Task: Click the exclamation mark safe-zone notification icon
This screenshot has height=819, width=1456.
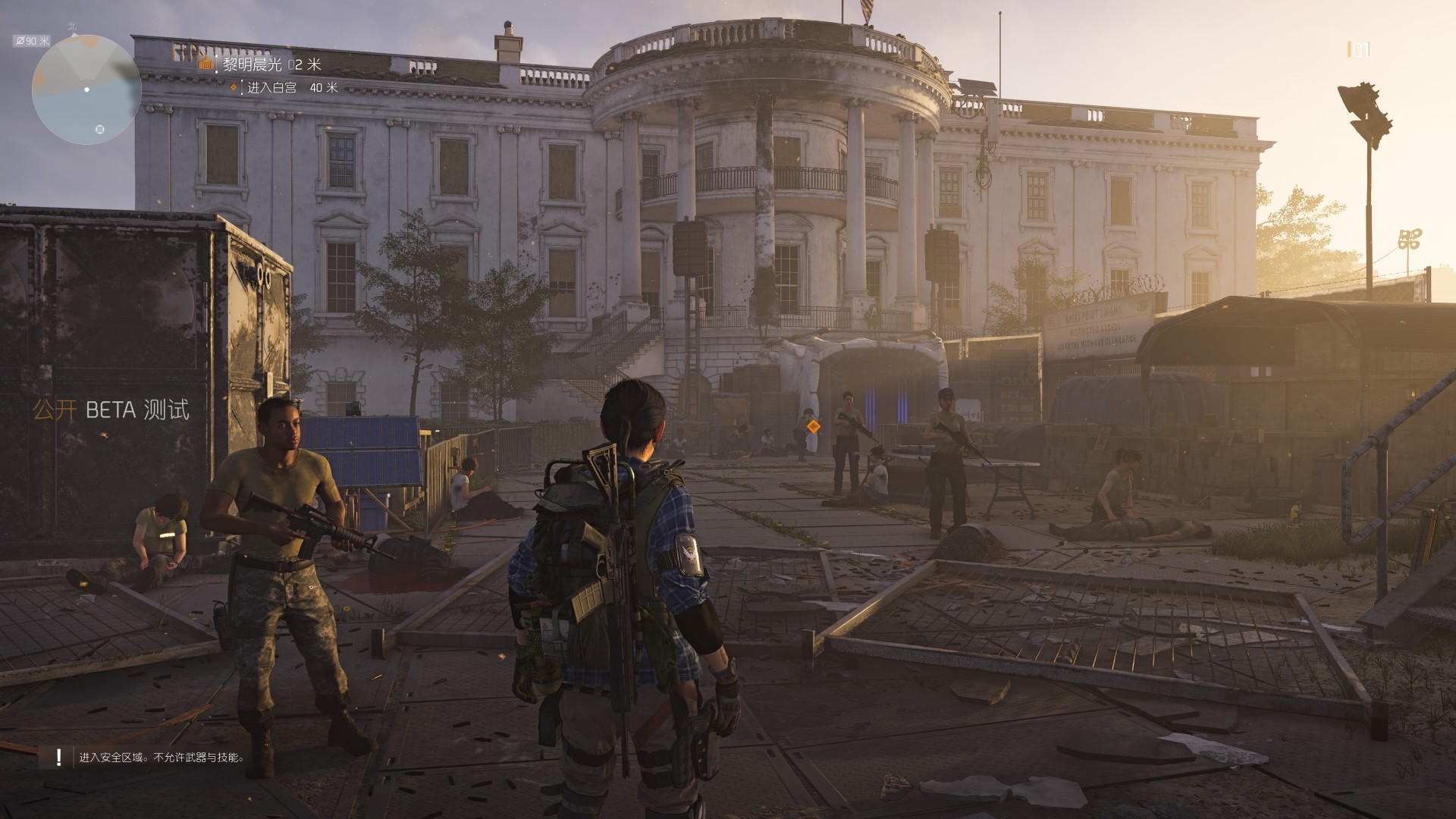Action: [58, 757]
